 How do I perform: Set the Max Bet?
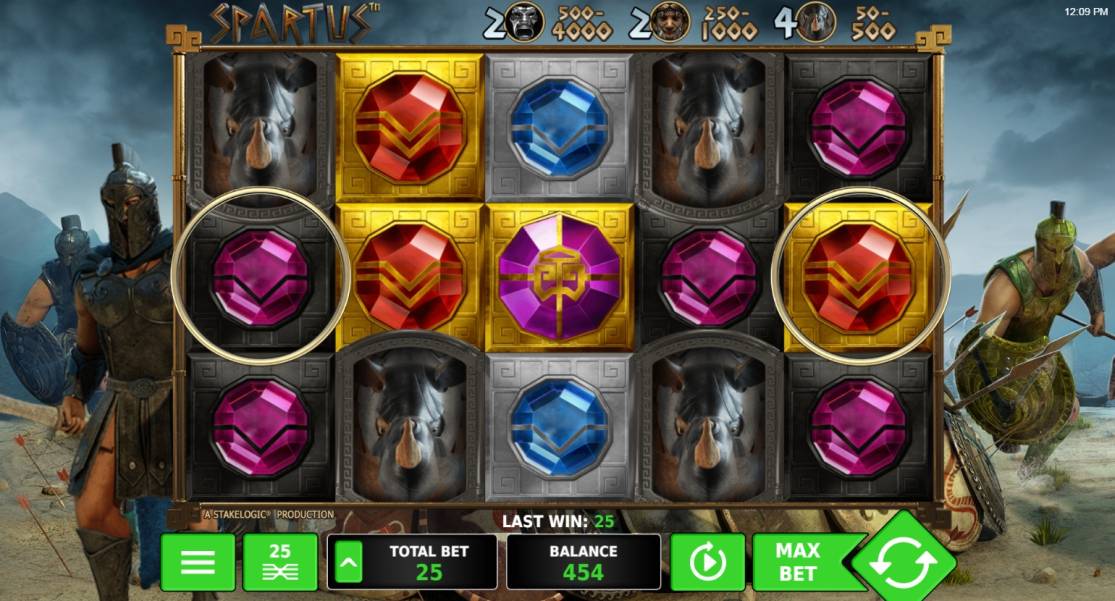tap(800, 562)
